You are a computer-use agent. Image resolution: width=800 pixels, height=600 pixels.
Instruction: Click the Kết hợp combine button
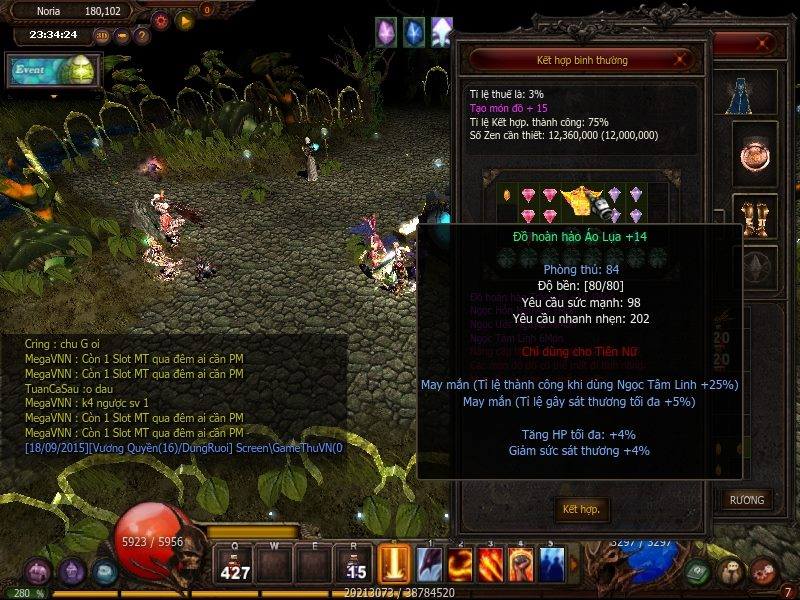581,509
